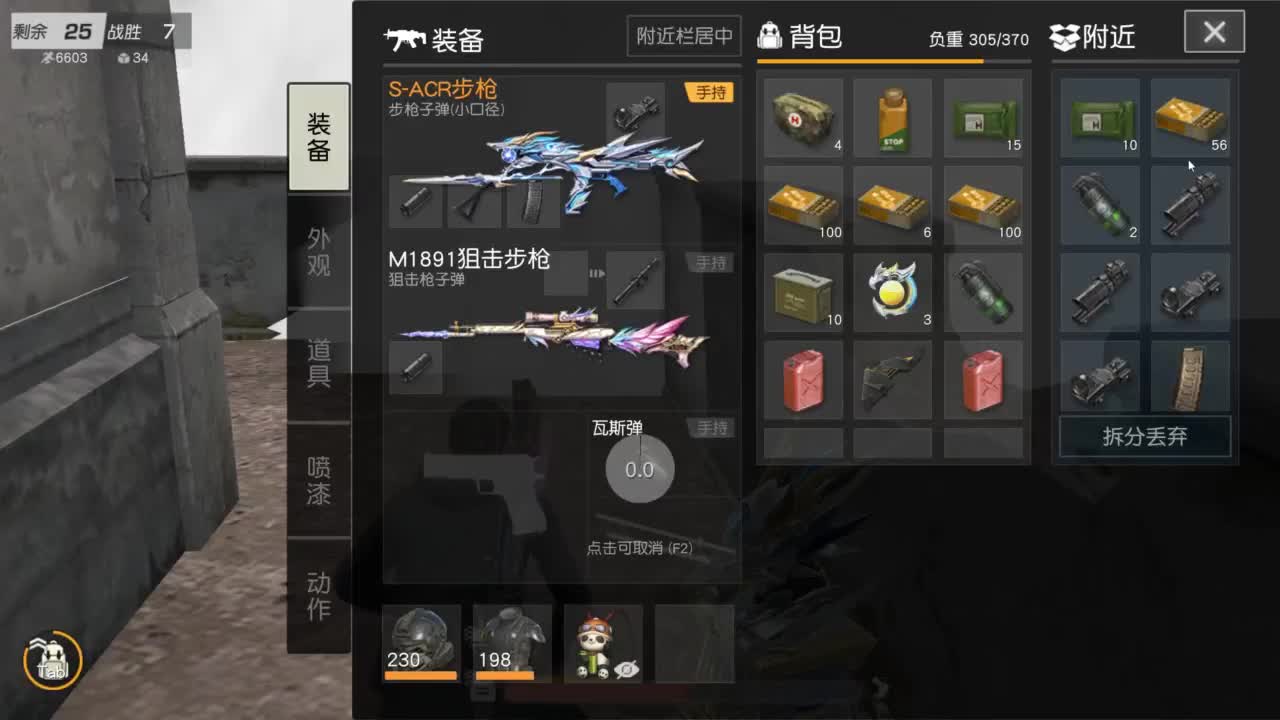This screenshot has width=1280, height=720.
Task: Click the crate icon next to 附近 header
Action: (1065, 36)
